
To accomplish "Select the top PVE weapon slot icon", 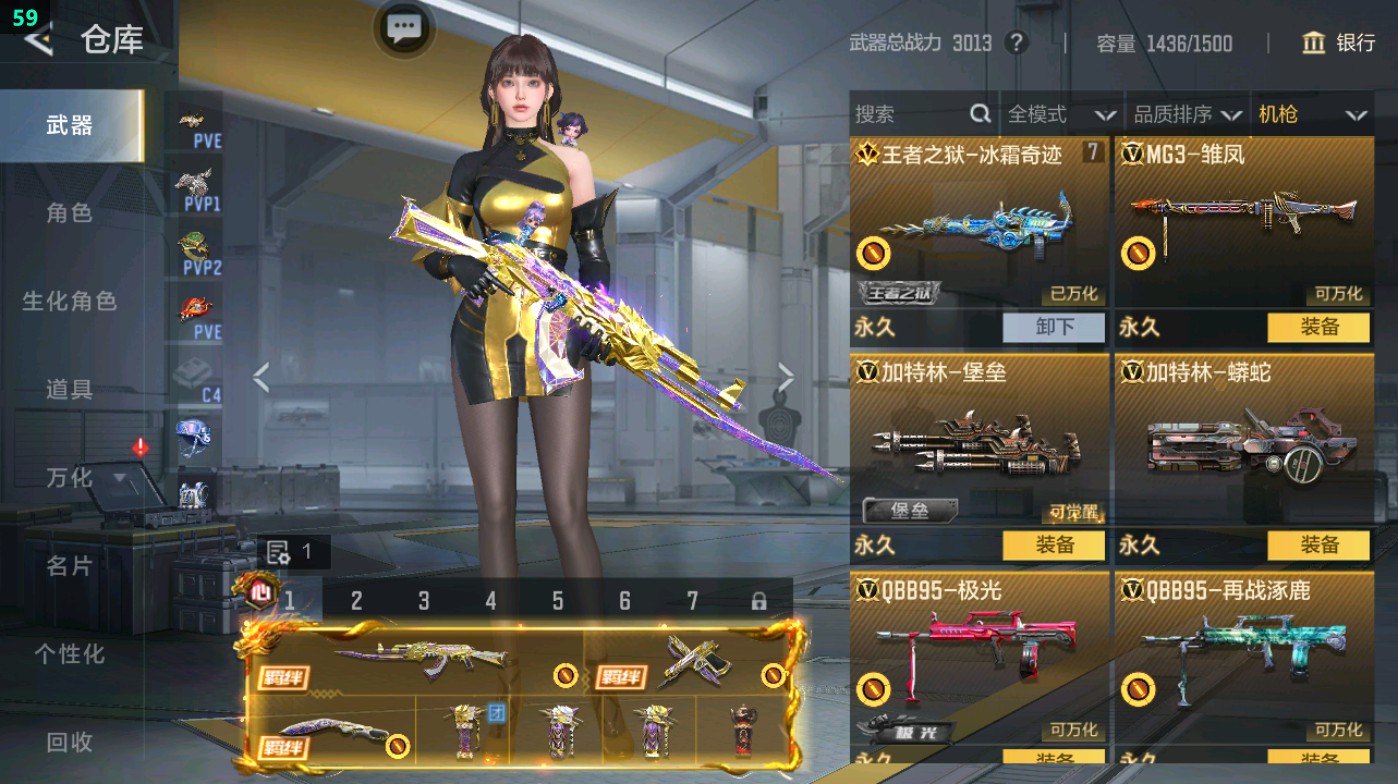I will point(190,120).
